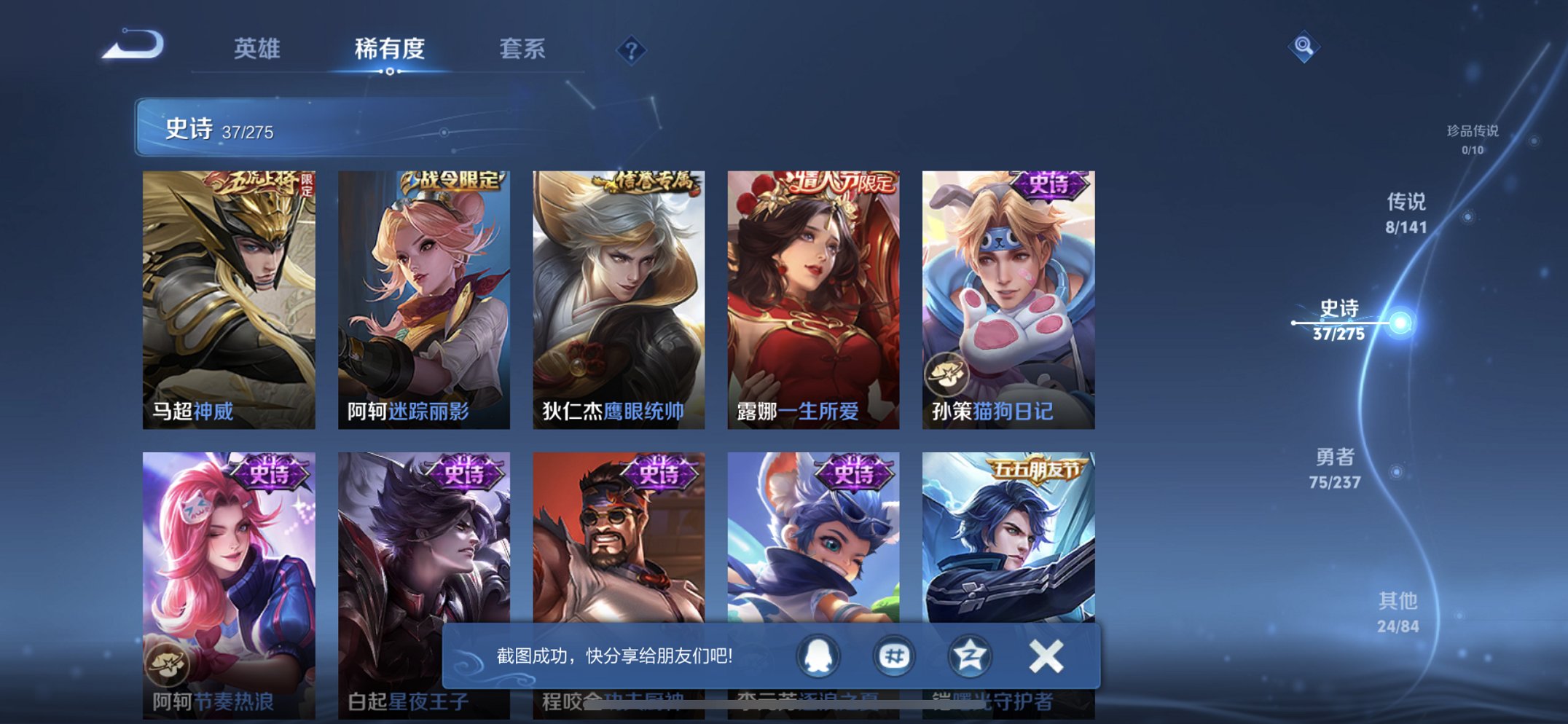Tap the QQ penguin share icon
Screen dimensions: 1568x724
820,656
